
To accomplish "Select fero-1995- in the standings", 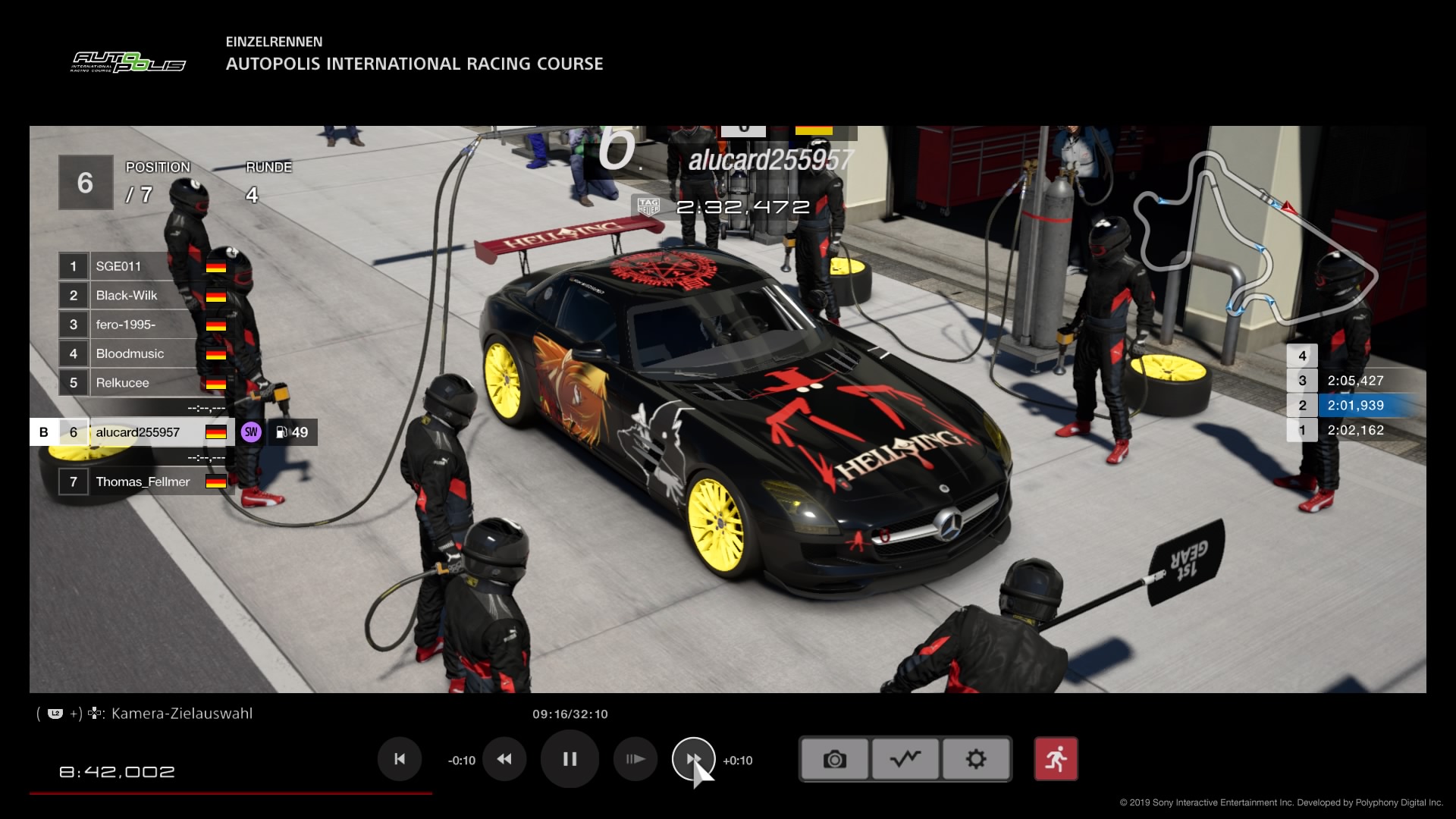I will coord(143,325).
